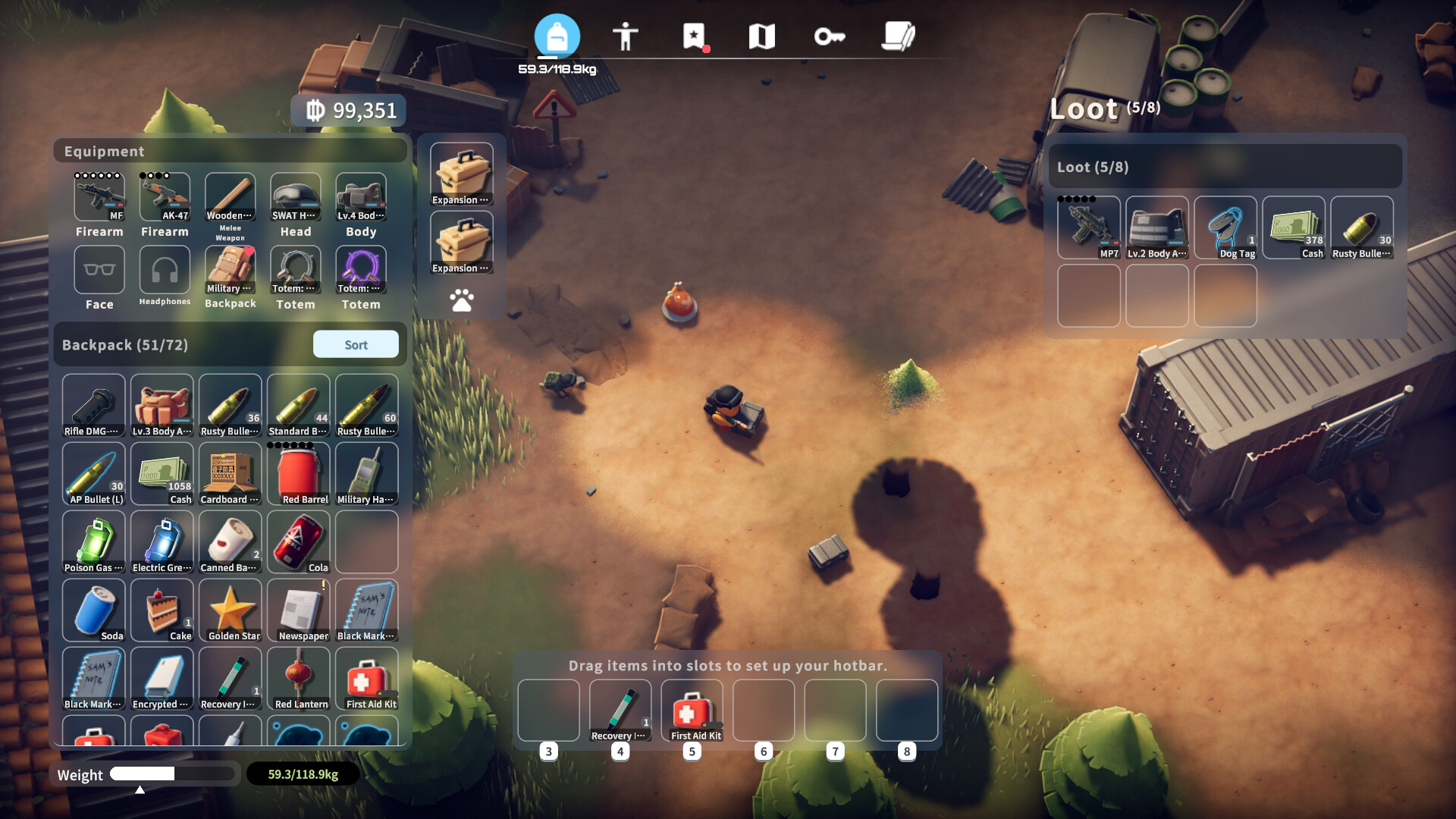Open the character equipment screen icon
The image size is (1456, 819).
[x=626, y=36]
